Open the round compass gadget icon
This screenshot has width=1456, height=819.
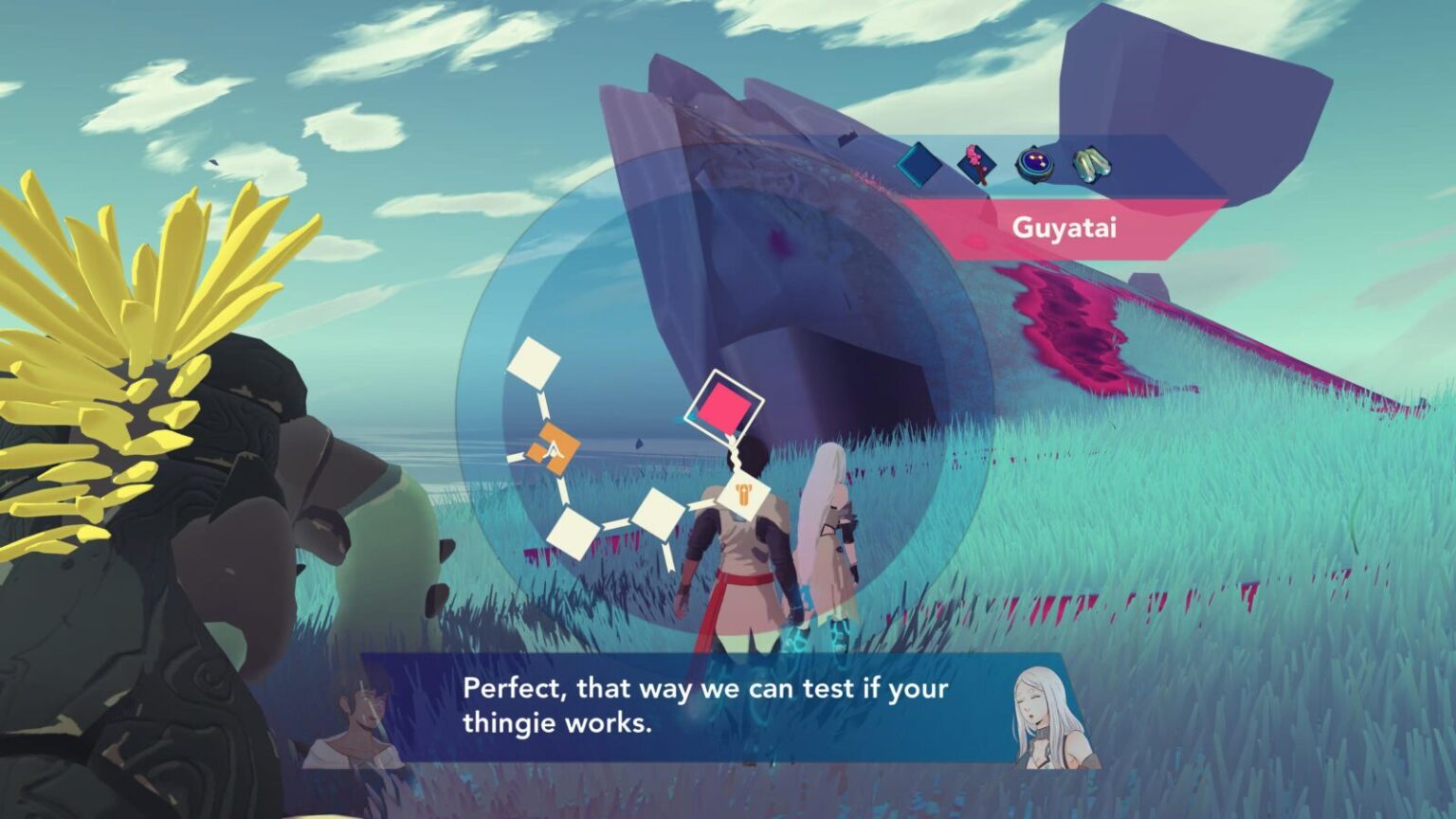coord(1033,163)
